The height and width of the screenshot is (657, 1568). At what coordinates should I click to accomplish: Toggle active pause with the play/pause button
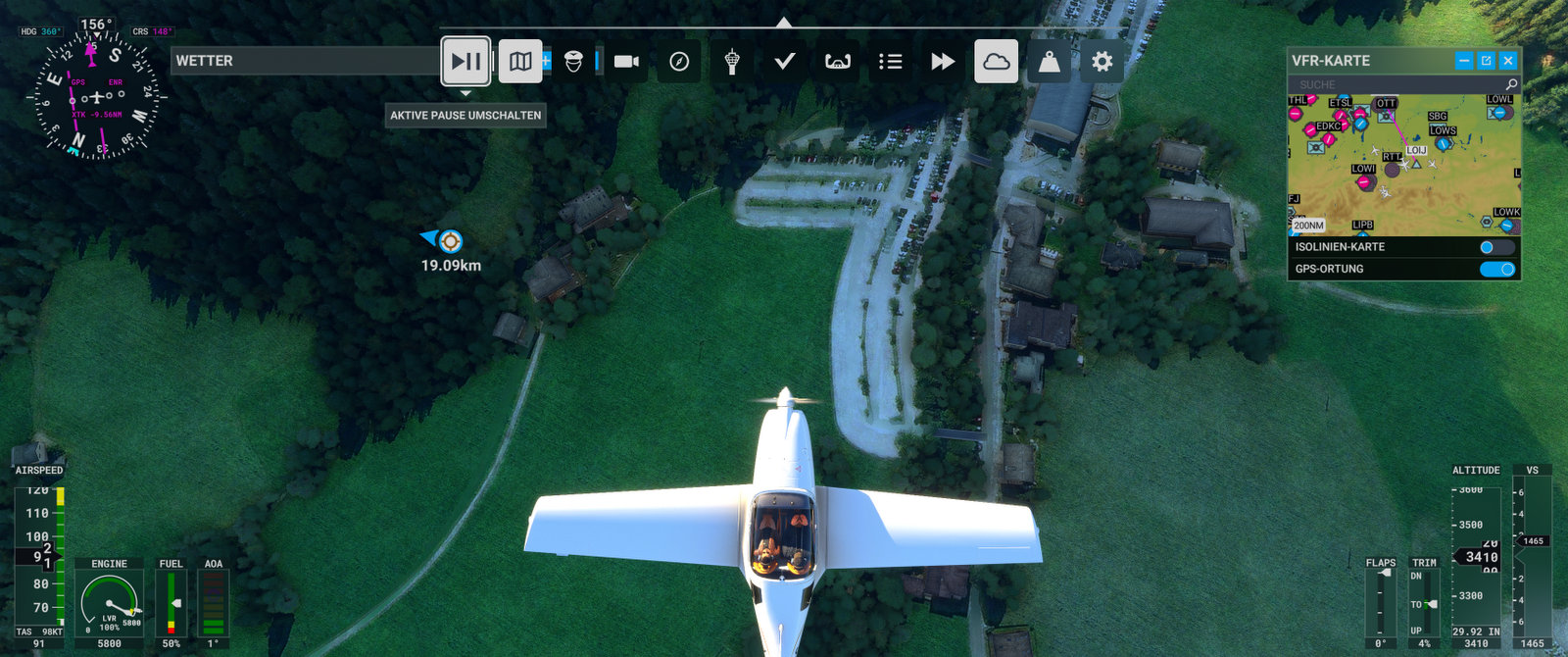pos(465,61)
